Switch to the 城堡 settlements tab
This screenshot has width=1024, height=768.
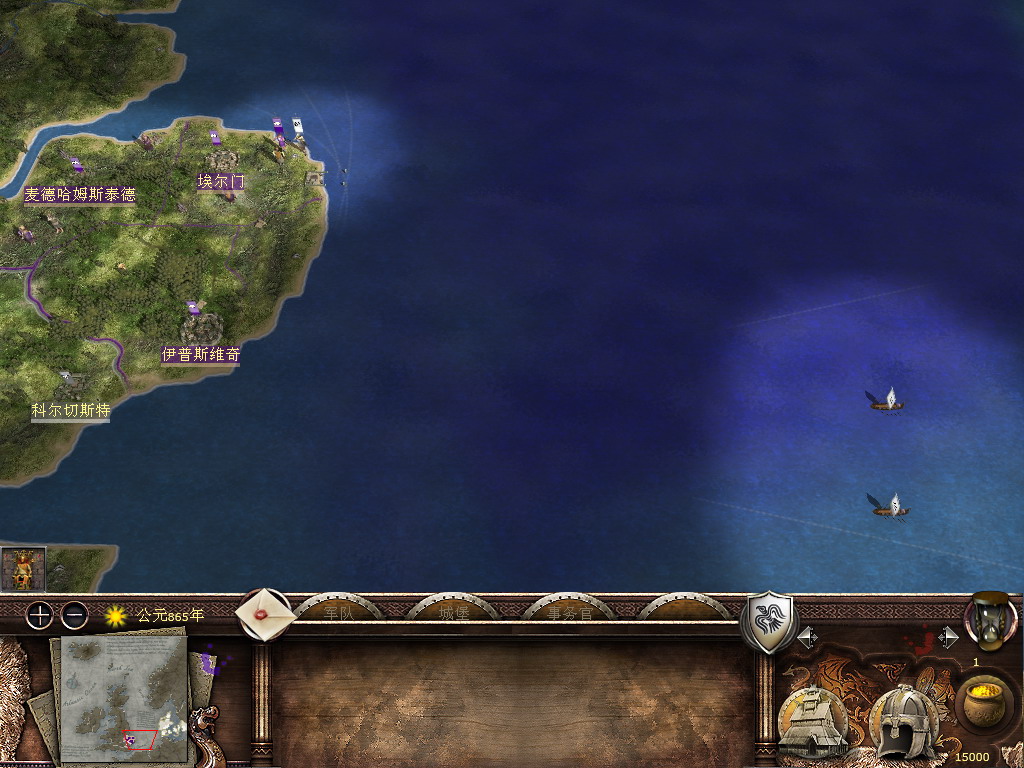(x=454, y=612)
